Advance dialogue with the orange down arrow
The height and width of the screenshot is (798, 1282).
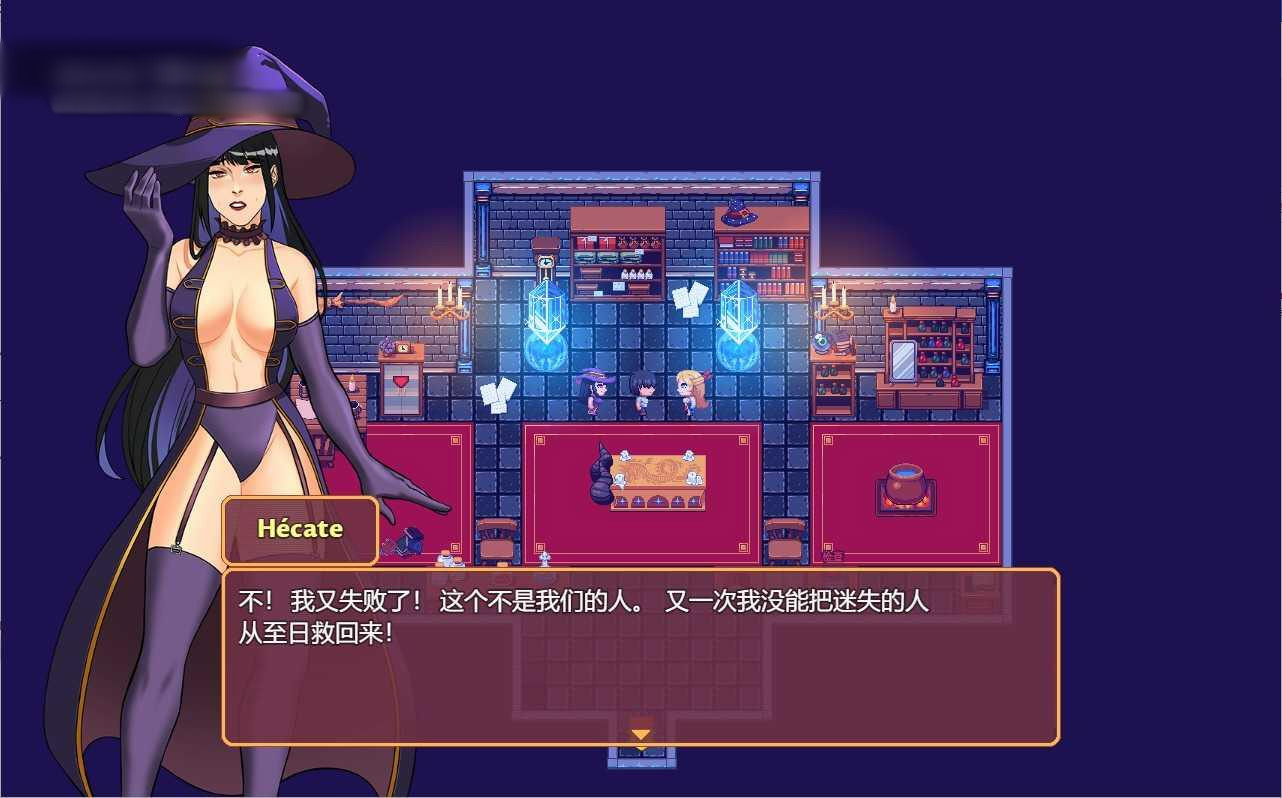pos(640,735)
